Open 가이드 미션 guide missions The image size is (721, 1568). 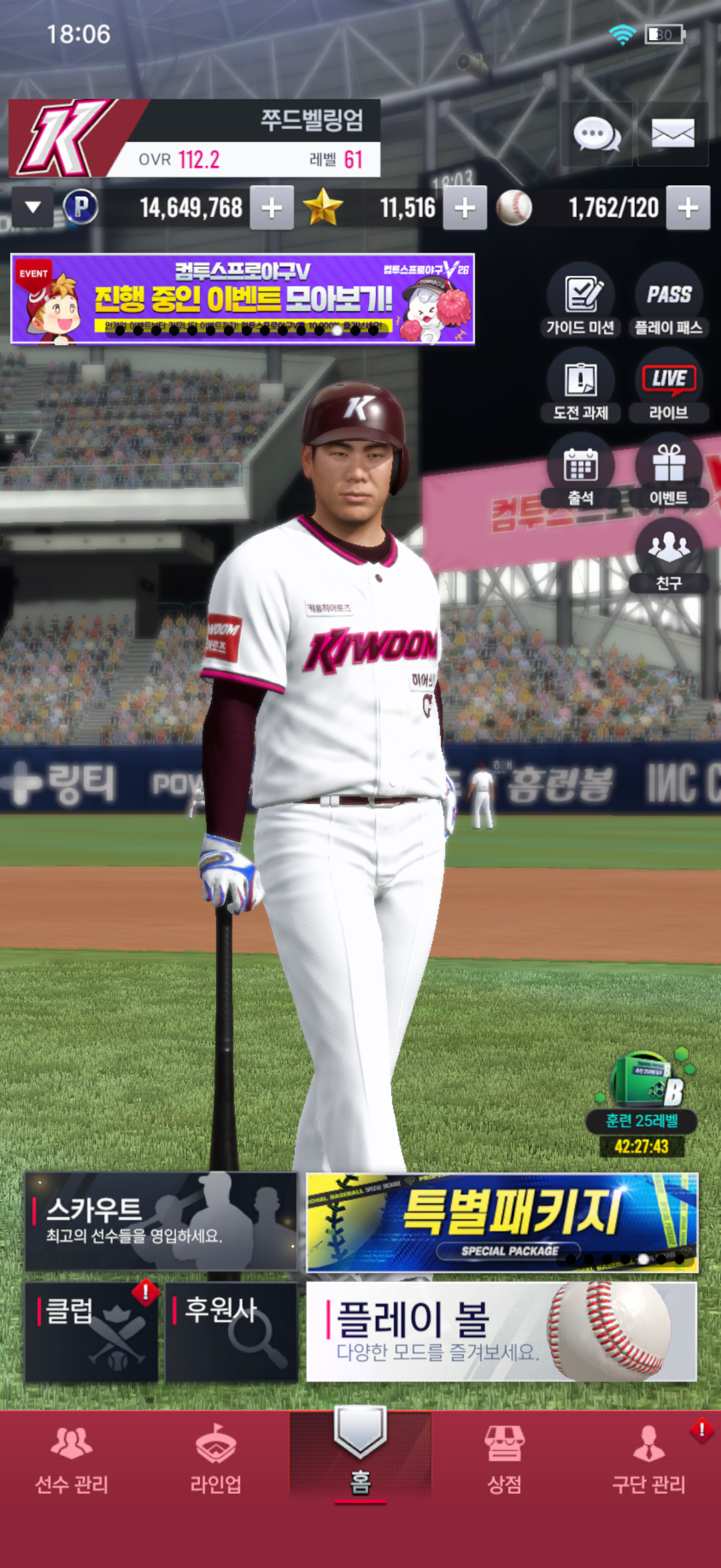(581, 301)
